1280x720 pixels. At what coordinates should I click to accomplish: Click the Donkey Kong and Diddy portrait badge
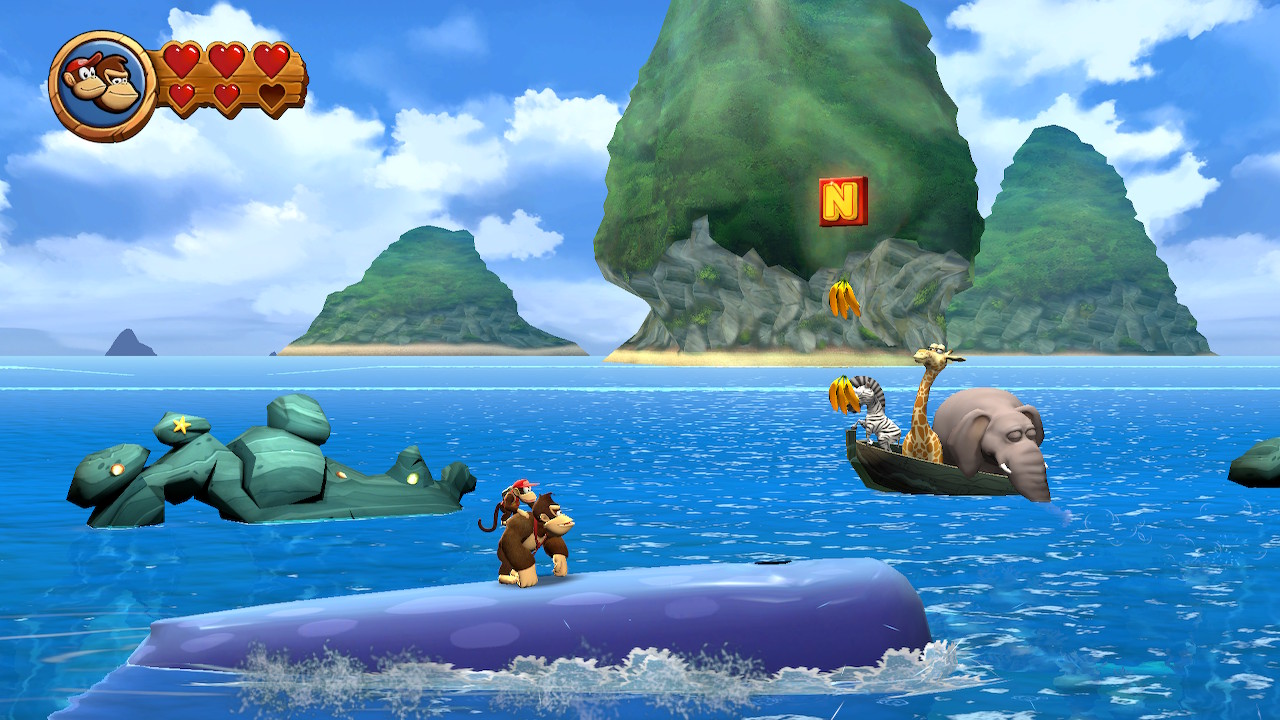(x=102, y=86)
